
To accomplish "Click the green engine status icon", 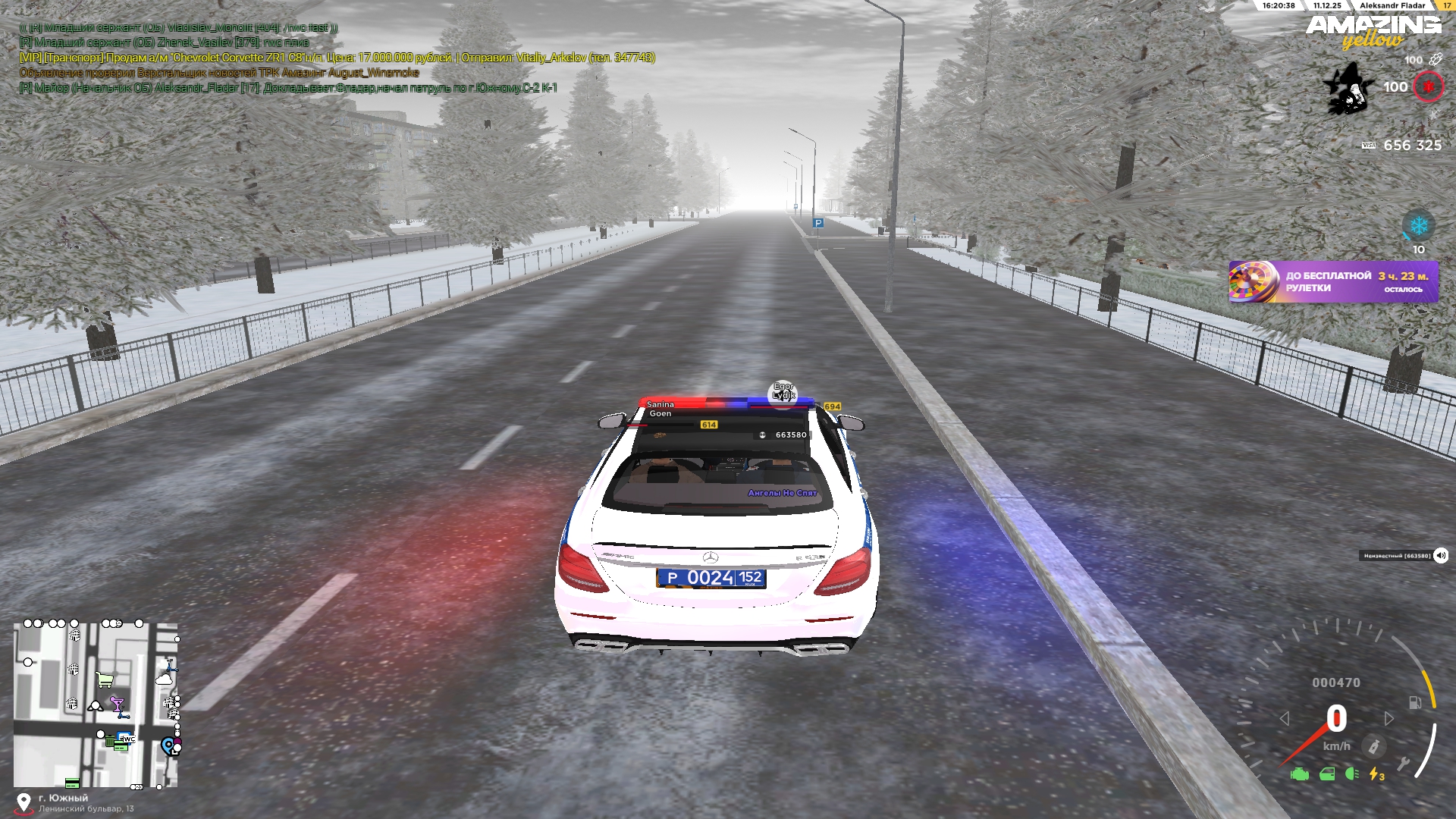I will [1300, 774].
